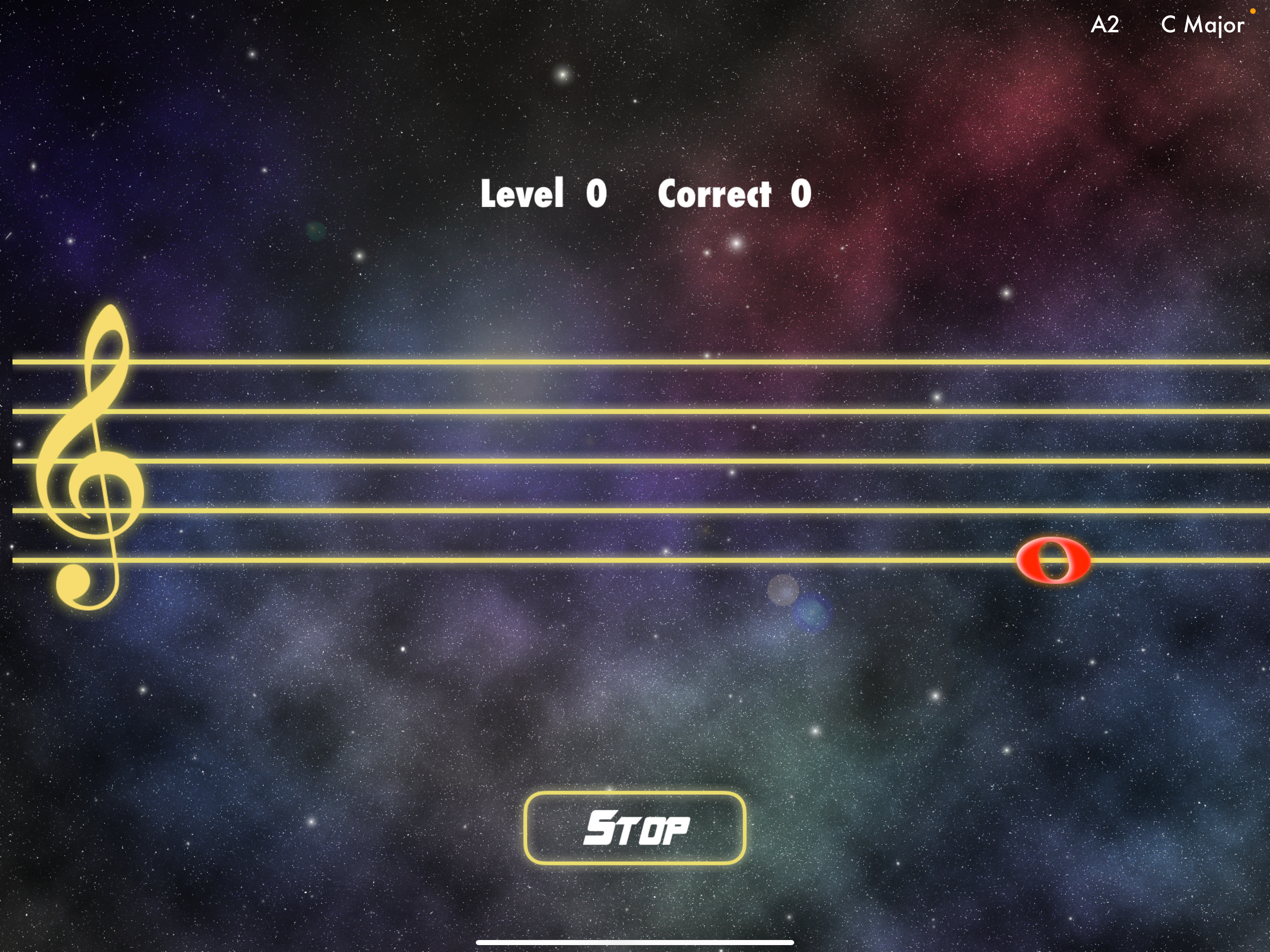Stop the note reading game
The width and height of the screenshot is (1270, 952).
click(x=635, y=827)
